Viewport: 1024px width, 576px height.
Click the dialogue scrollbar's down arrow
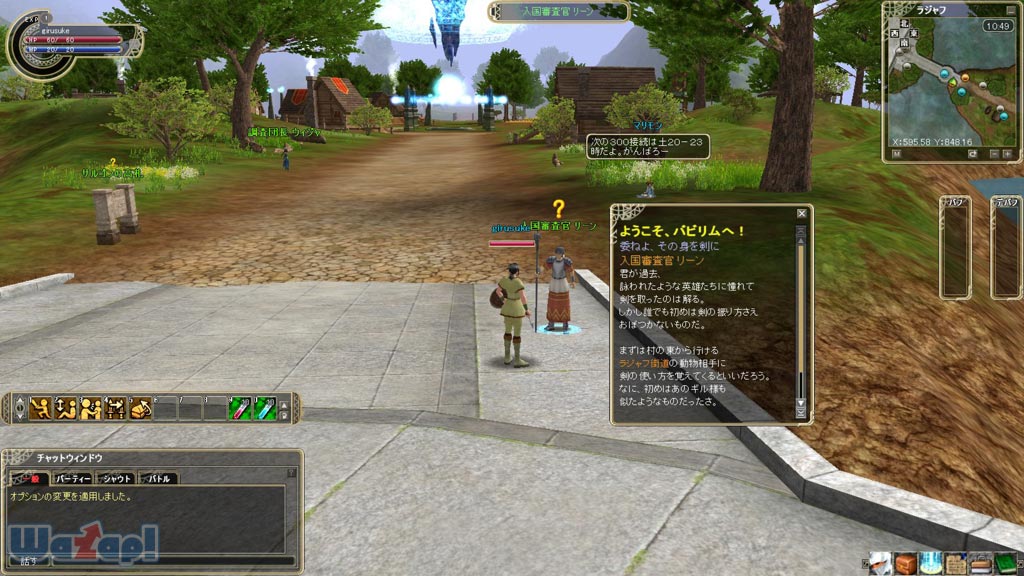pos(800,412)
